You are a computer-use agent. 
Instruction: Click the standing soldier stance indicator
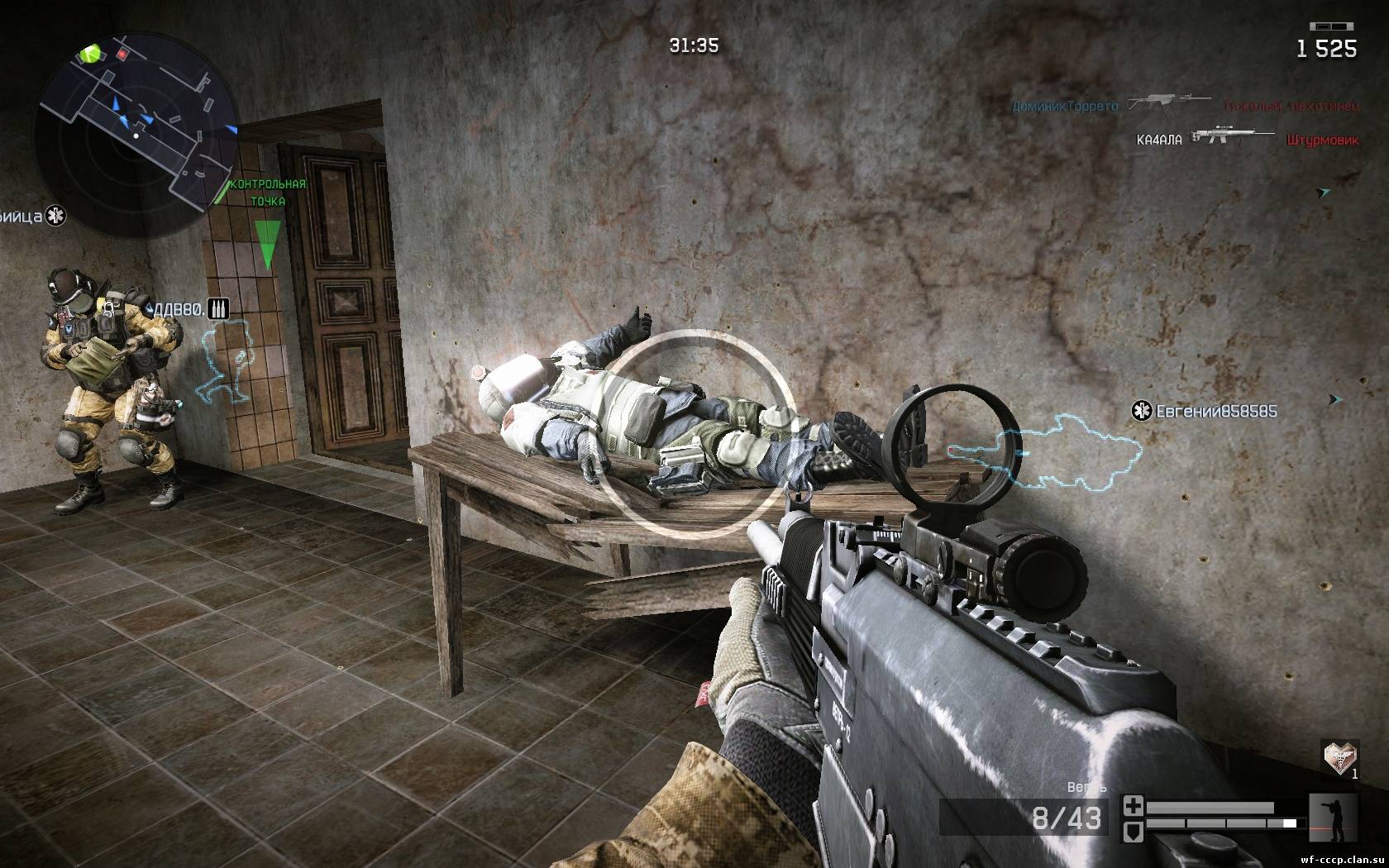(1334, 818)
